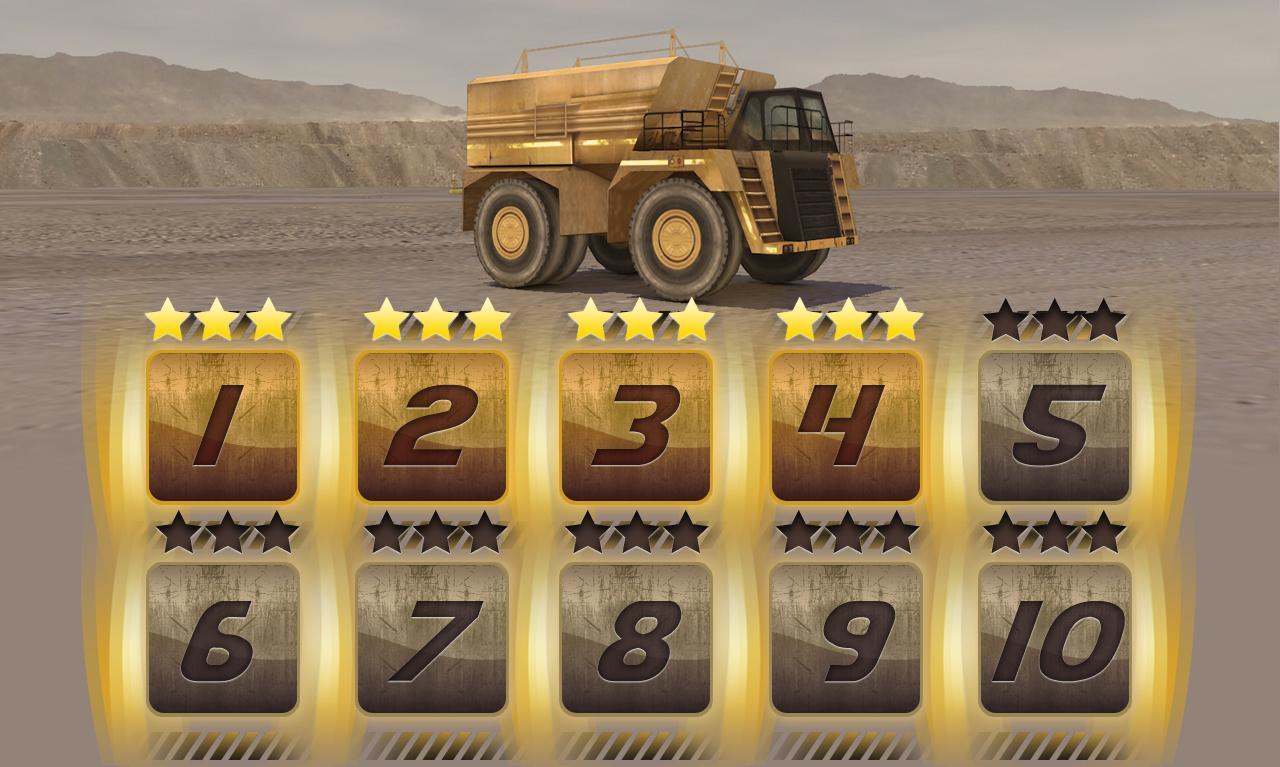Viewport: 1280px width, 767px height.
Task: Click the gold stars above level 1
Action: [x=220, y=320]
